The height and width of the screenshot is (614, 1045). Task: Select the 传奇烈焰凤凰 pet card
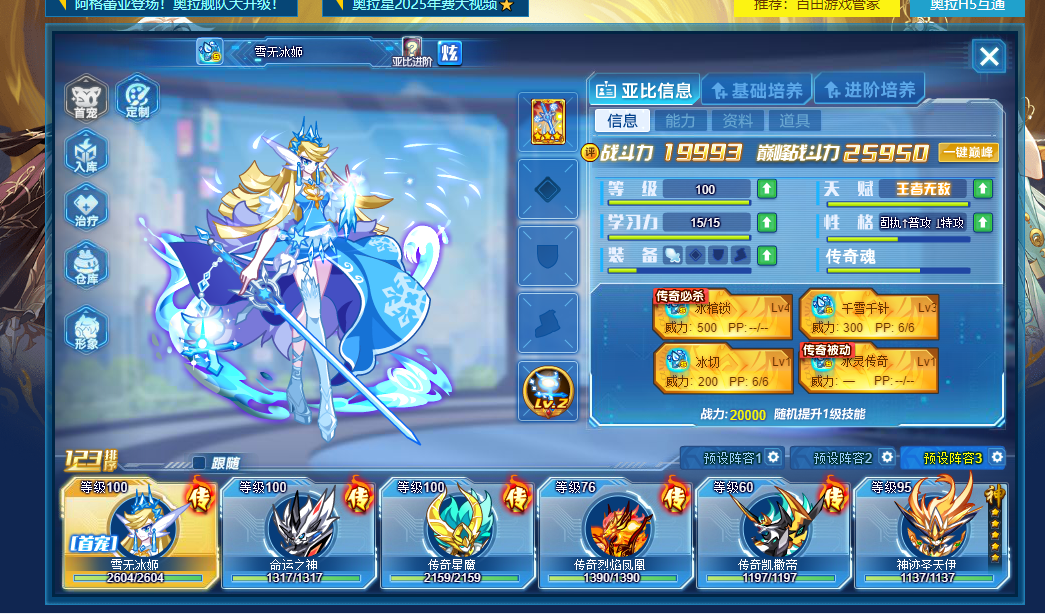[x=612, y=533]
